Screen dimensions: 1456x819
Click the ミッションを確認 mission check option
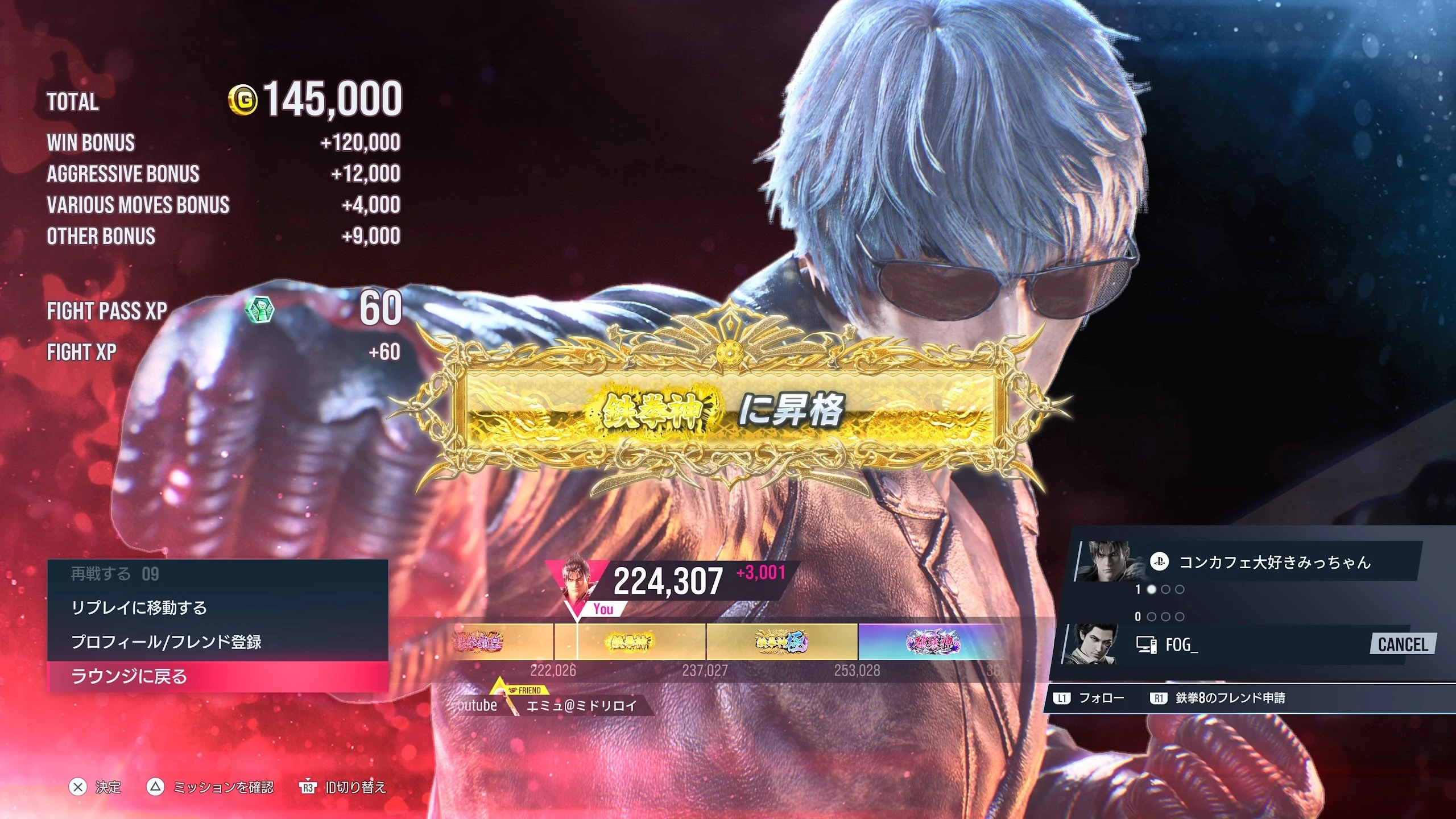coord(212,787)
